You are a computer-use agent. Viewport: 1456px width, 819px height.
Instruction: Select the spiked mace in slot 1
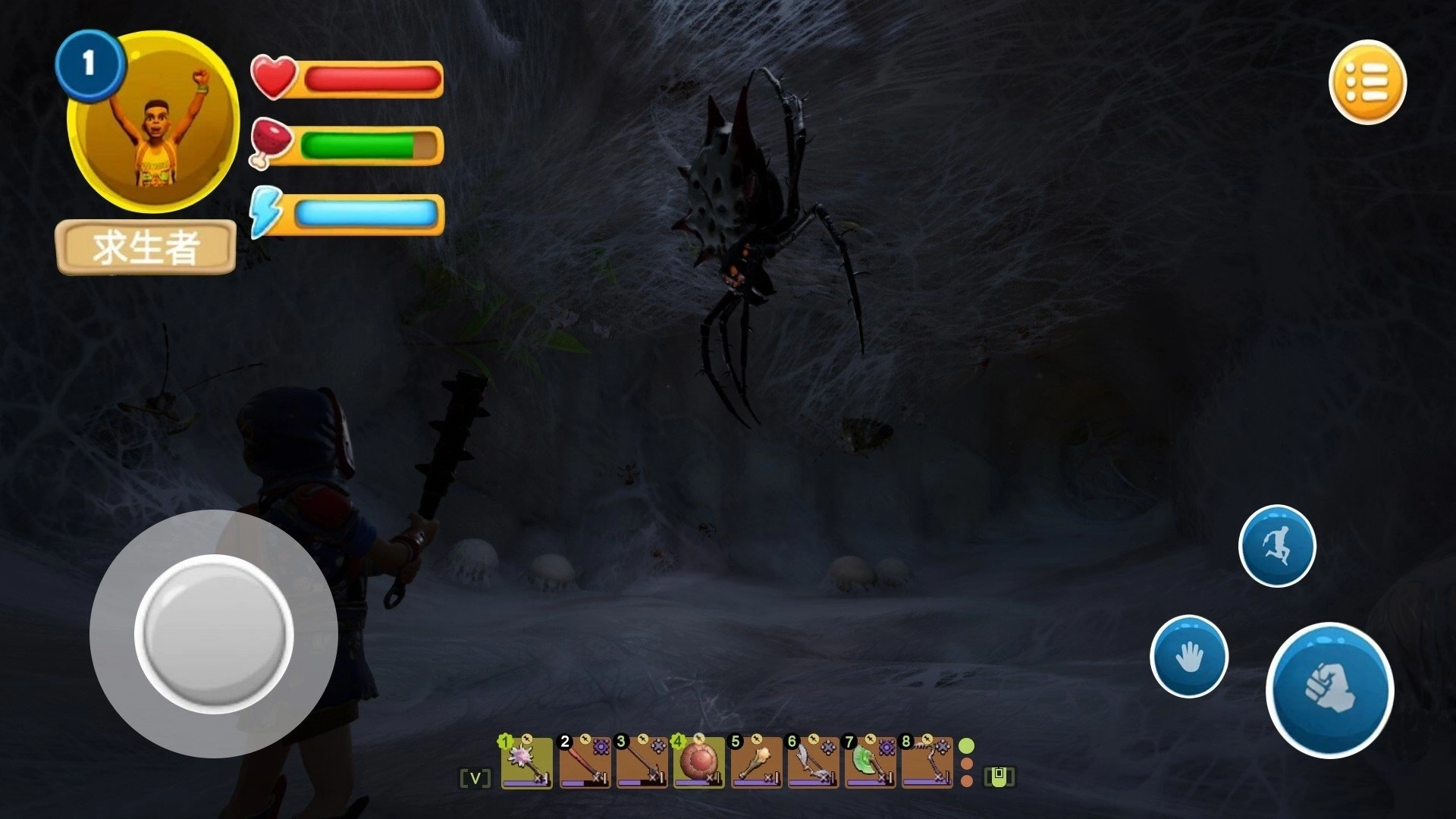click(x=526, y=763)
